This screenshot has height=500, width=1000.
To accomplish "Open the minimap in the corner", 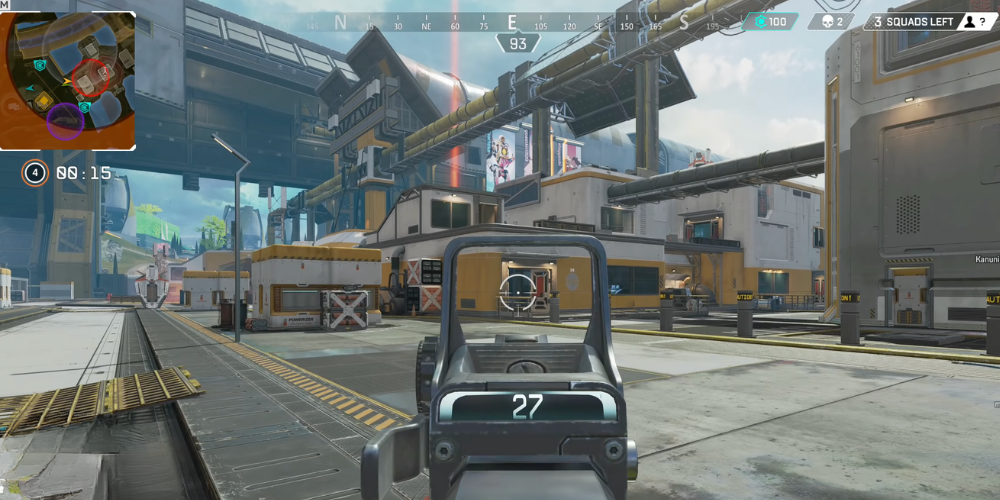I will coord(69,80).
